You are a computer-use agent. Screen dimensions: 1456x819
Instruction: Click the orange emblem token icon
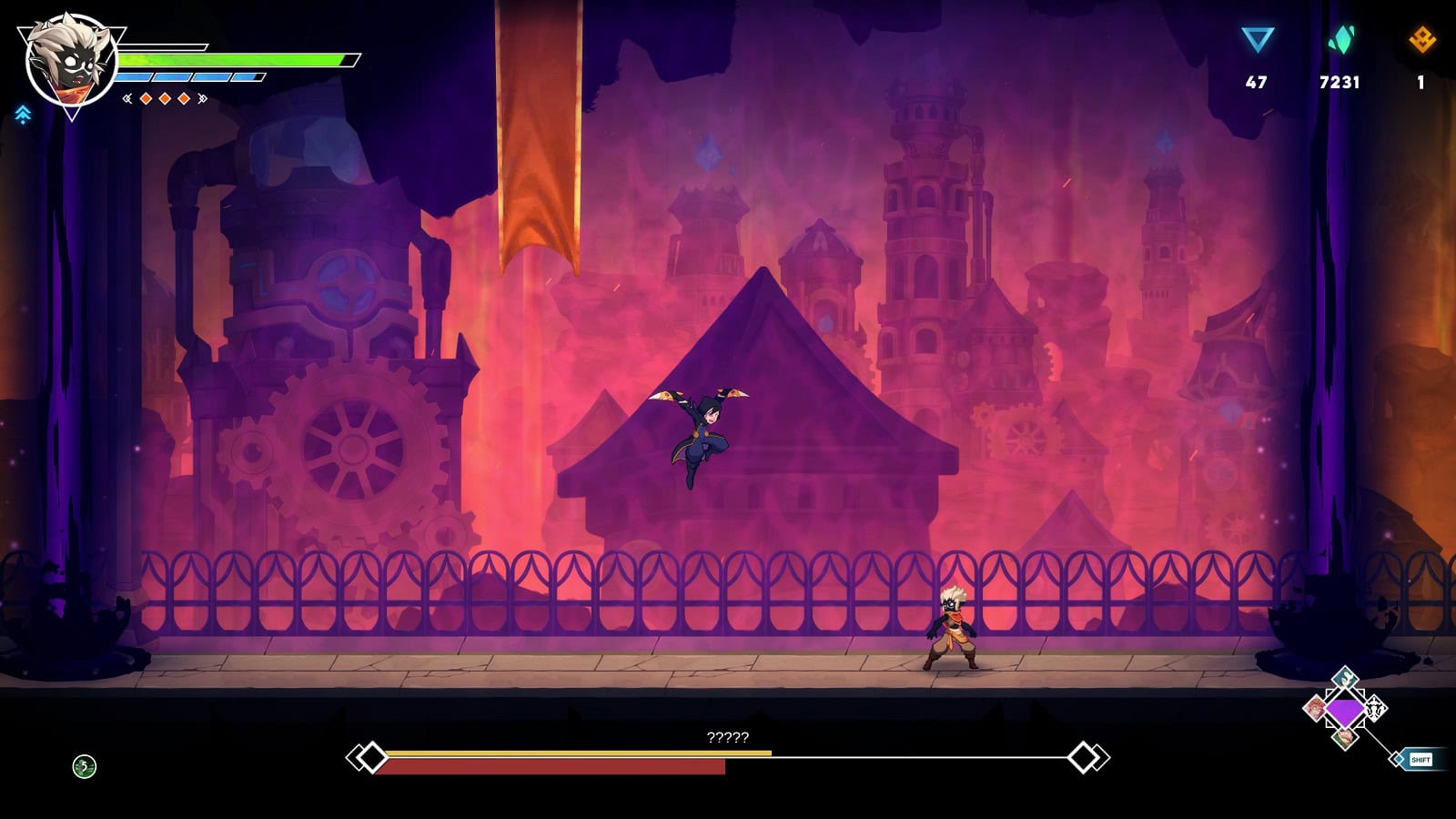point(1421,40)
